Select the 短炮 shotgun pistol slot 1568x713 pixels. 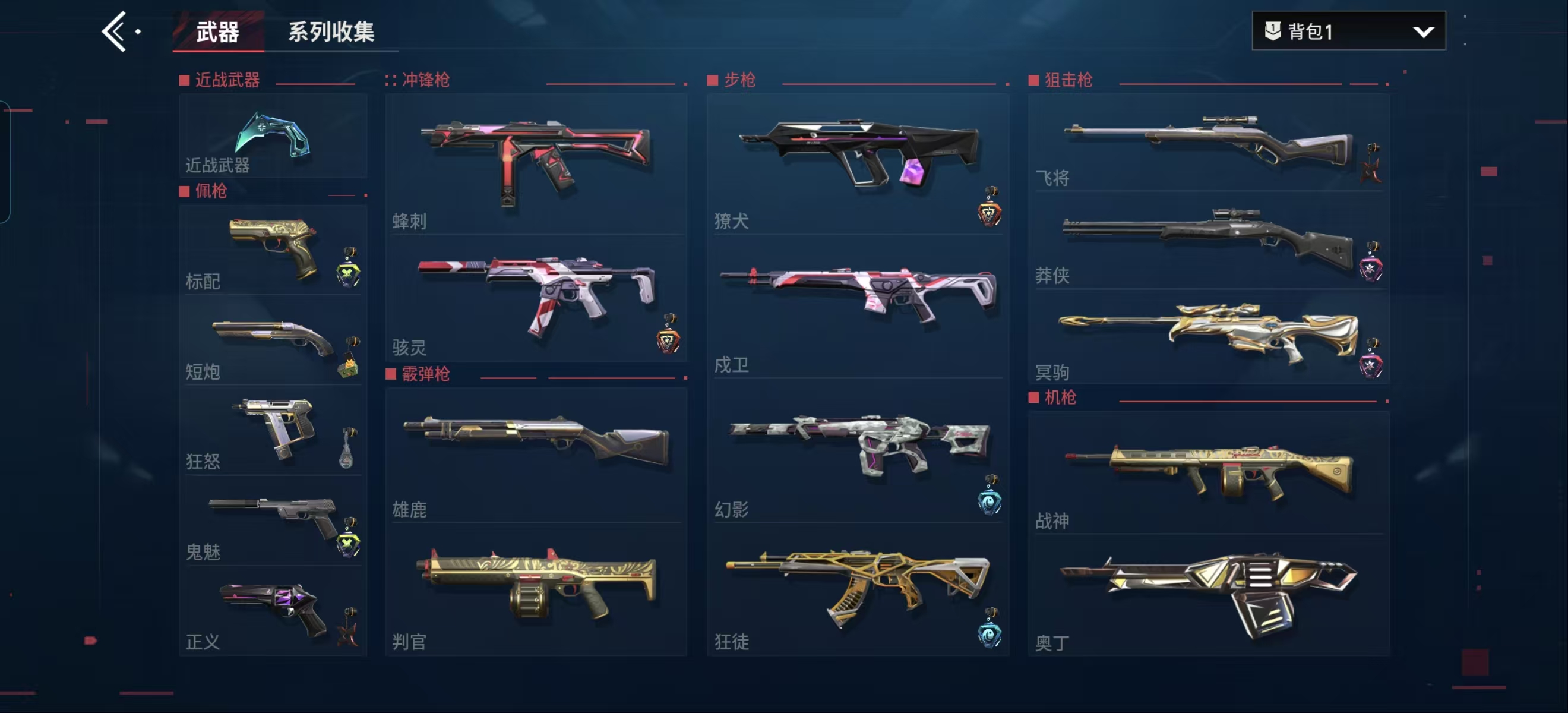click(273, 342)
